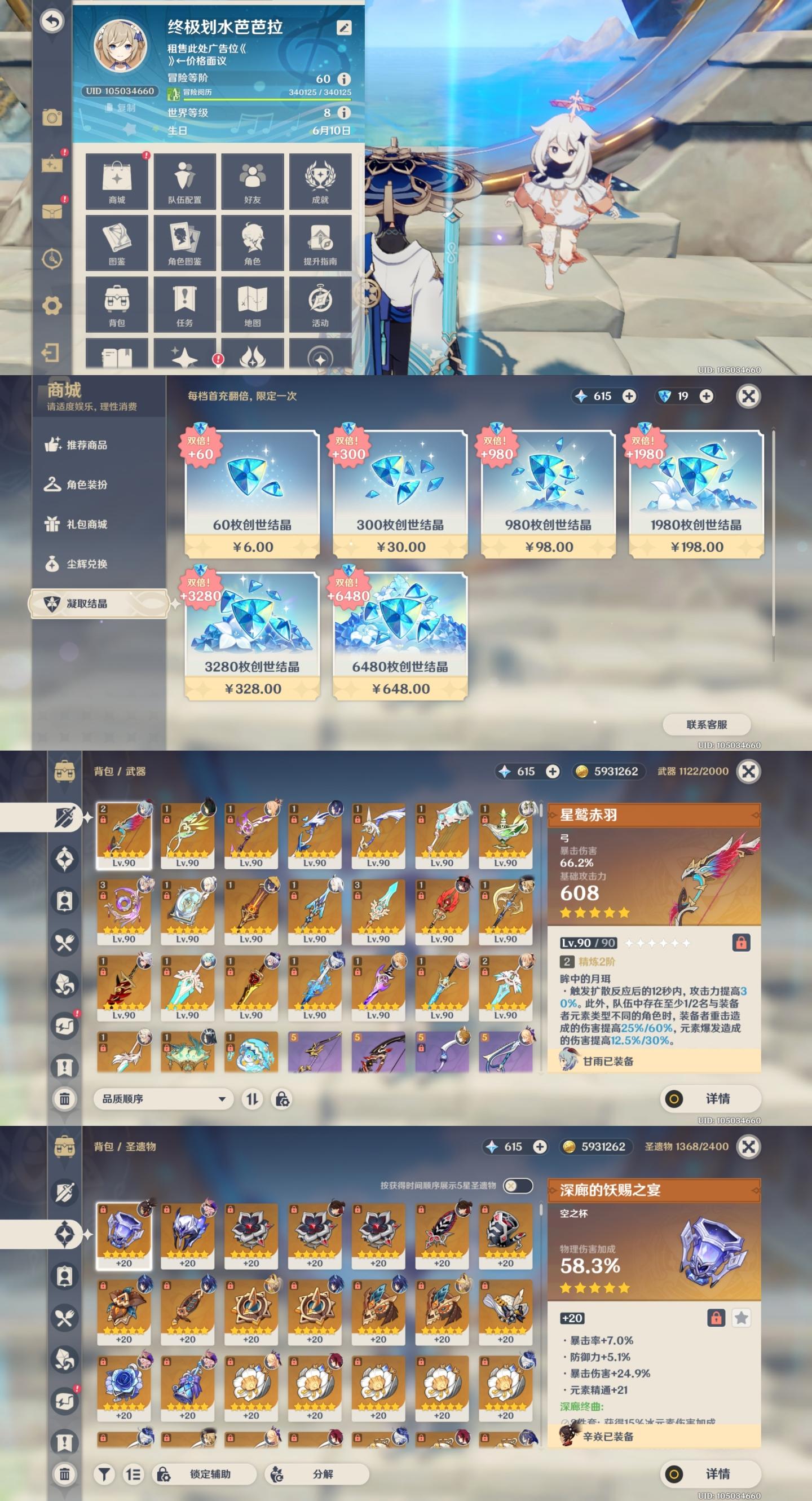Open the 好友 friends menu

[252, 181]
